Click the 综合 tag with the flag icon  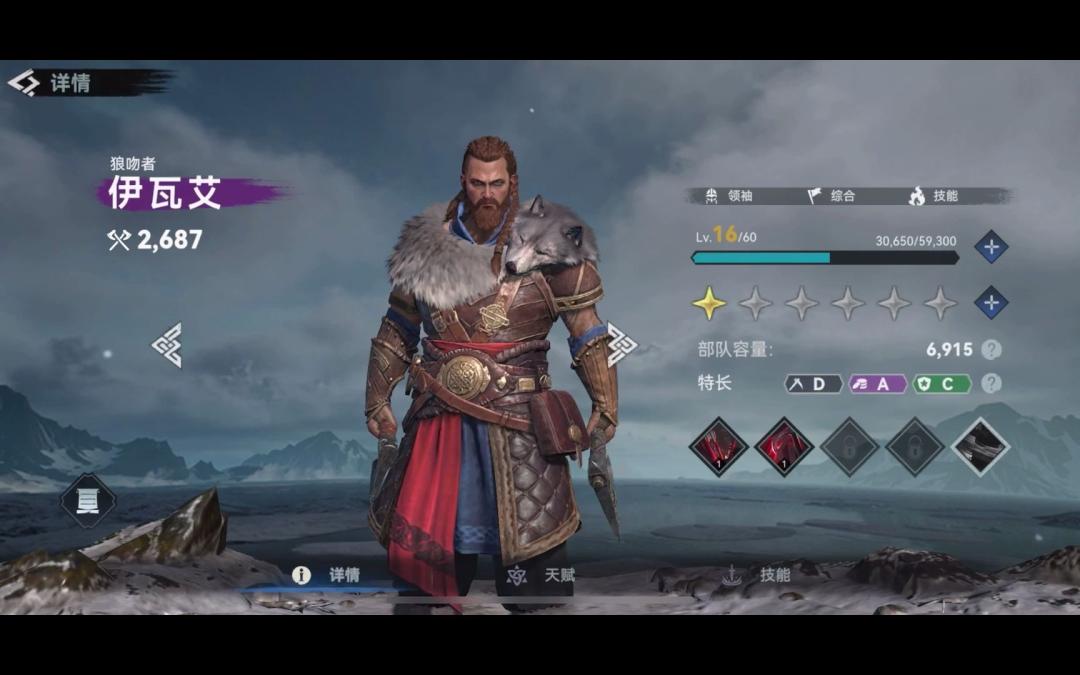[x=832, y=196]
